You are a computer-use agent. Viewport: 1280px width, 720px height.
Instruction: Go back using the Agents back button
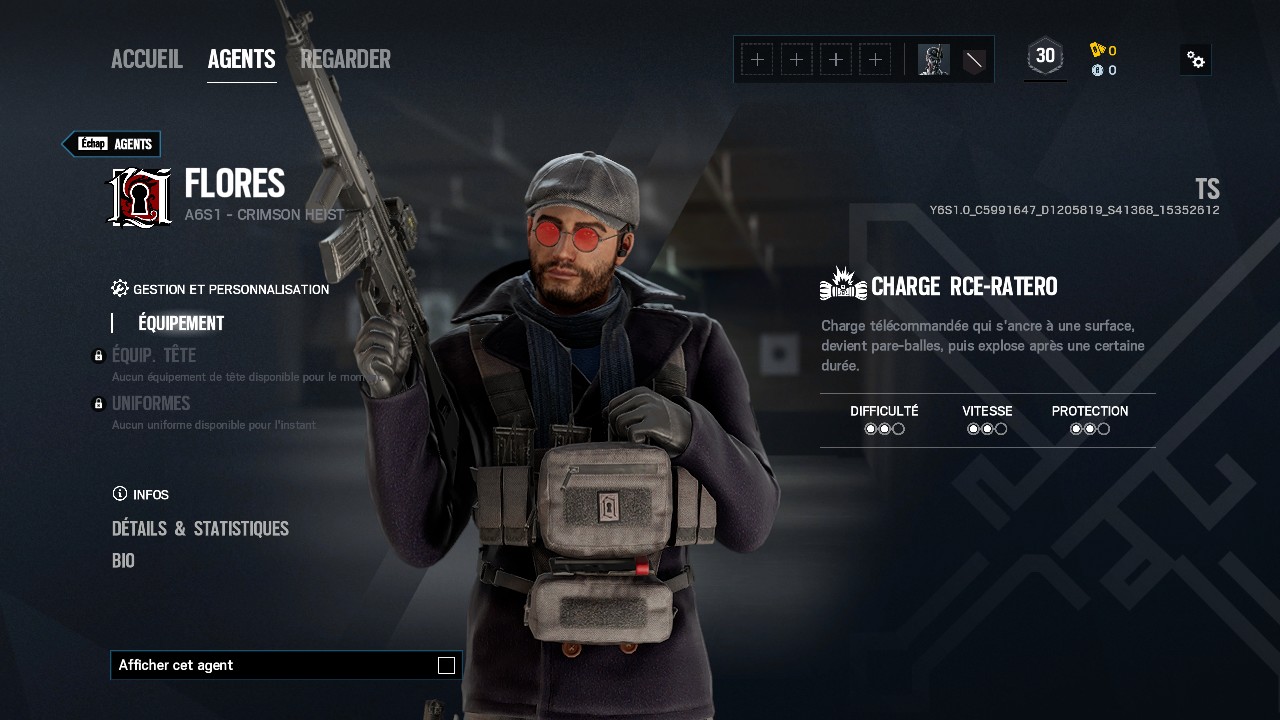coord(112,144)
